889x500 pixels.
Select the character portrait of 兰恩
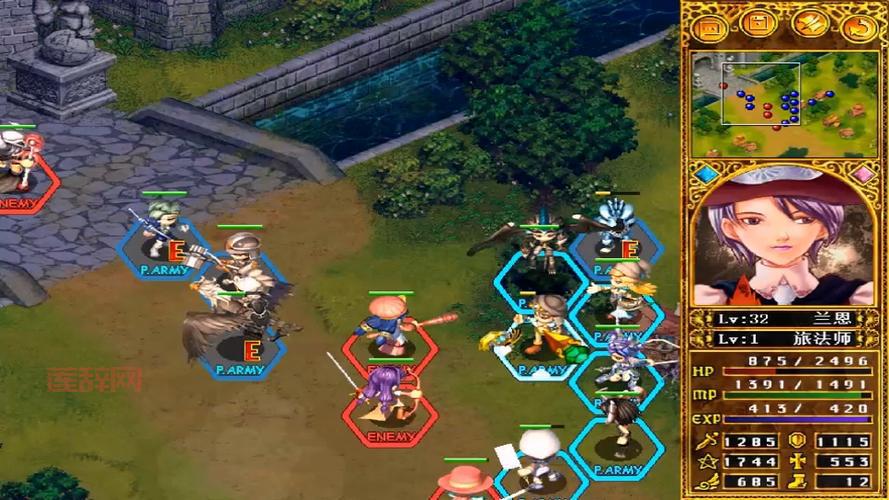pos(783,241)
